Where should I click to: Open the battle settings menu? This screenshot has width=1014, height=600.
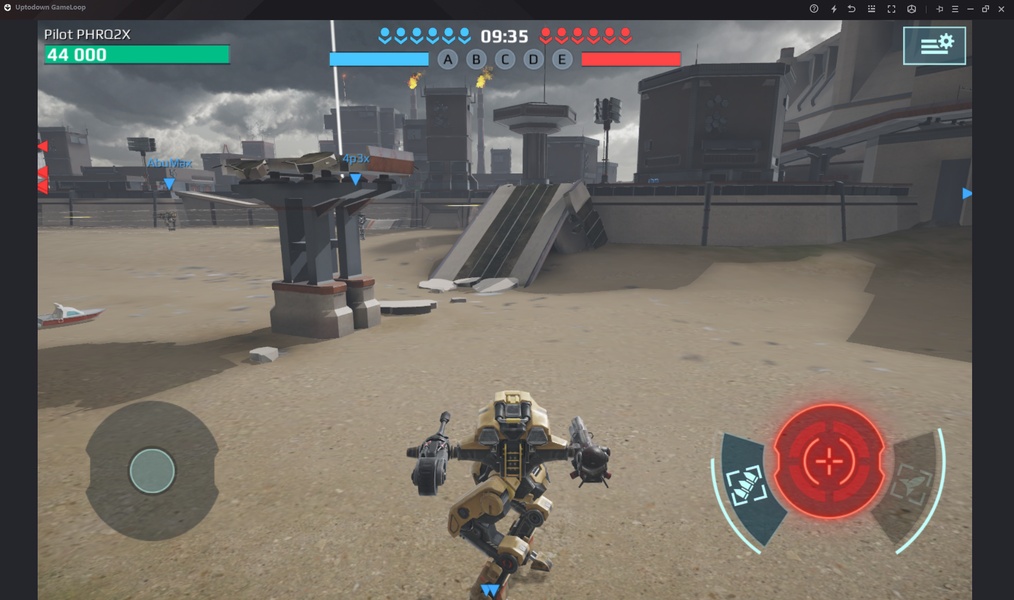934,46
